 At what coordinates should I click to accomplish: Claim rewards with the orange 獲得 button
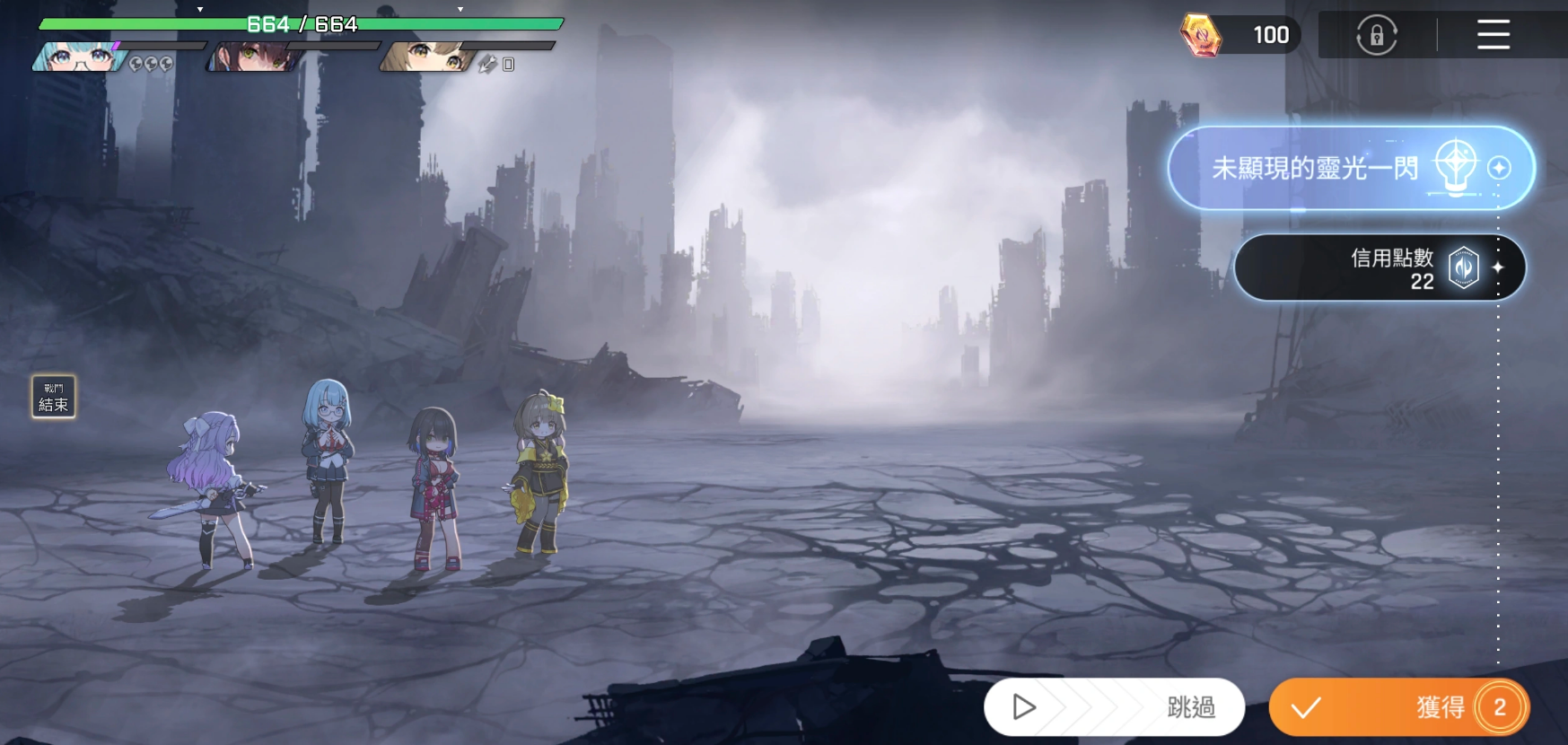pyautogui.click(x=1398, y=707)
